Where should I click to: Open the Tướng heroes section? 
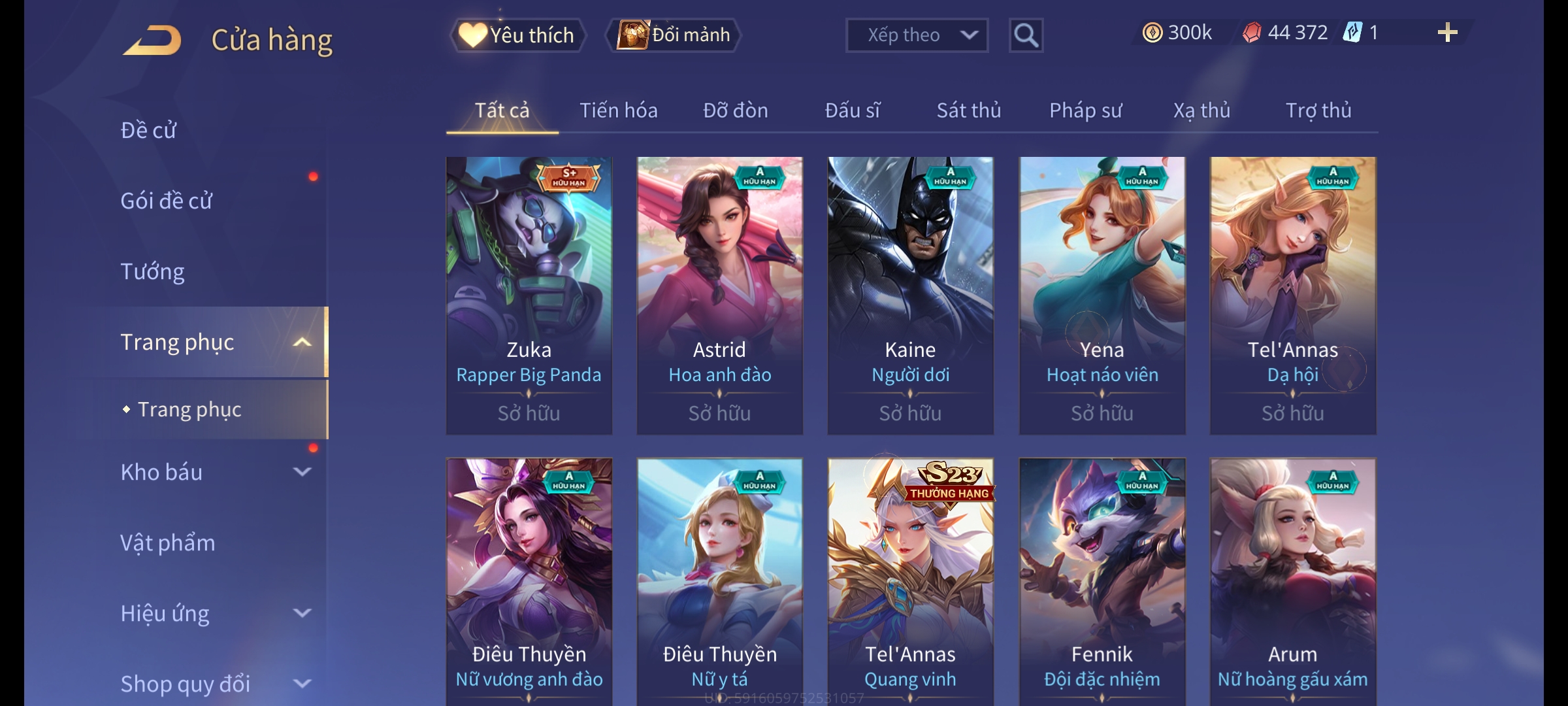(153, 271)
